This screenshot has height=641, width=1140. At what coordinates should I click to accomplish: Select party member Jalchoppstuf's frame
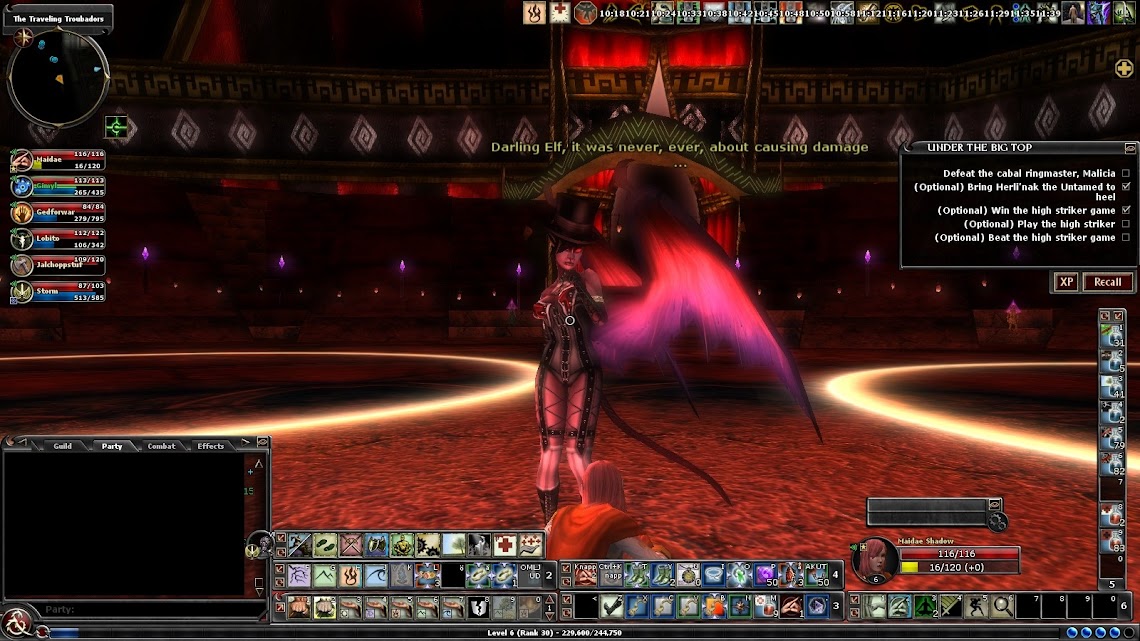pos(60,265)
